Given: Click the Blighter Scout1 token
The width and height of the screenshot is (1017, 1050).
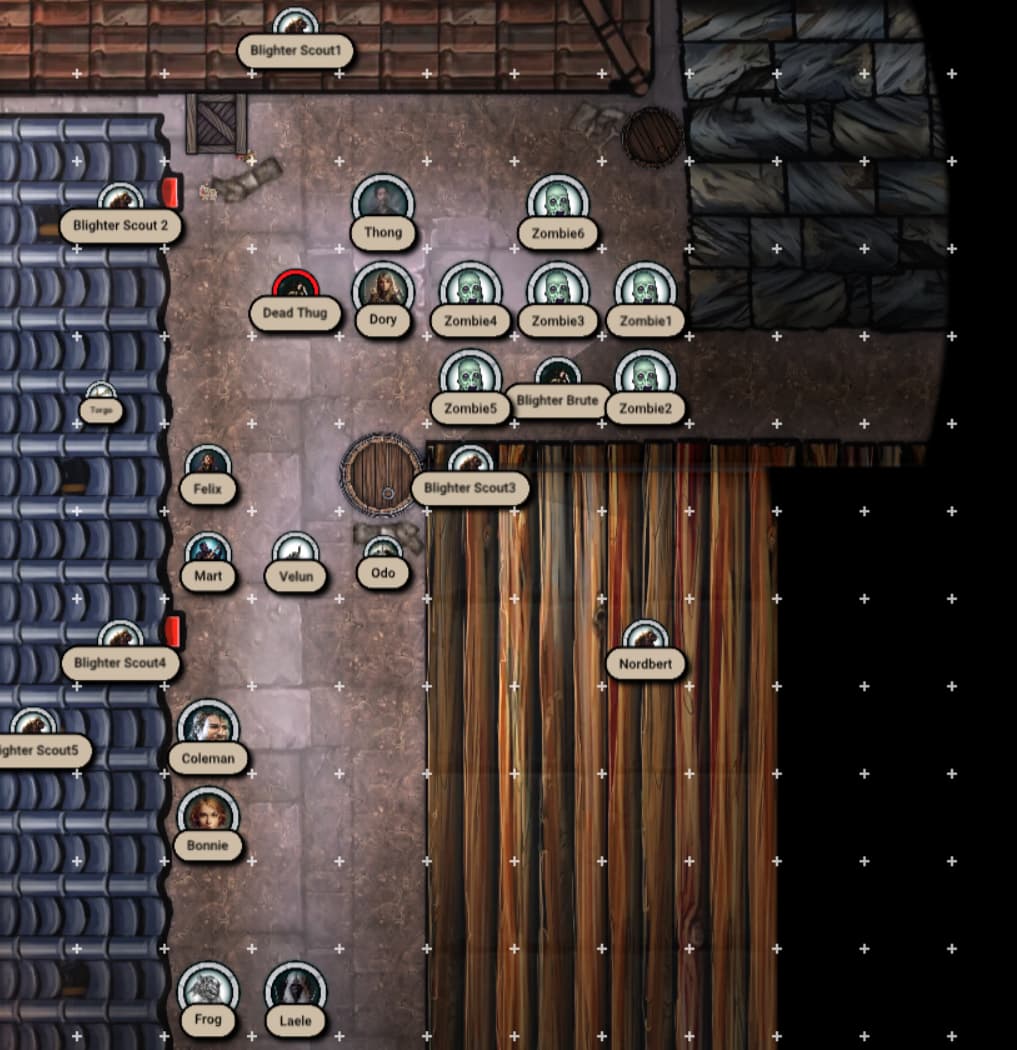Looking at the screenshot, I should (295, 26).
